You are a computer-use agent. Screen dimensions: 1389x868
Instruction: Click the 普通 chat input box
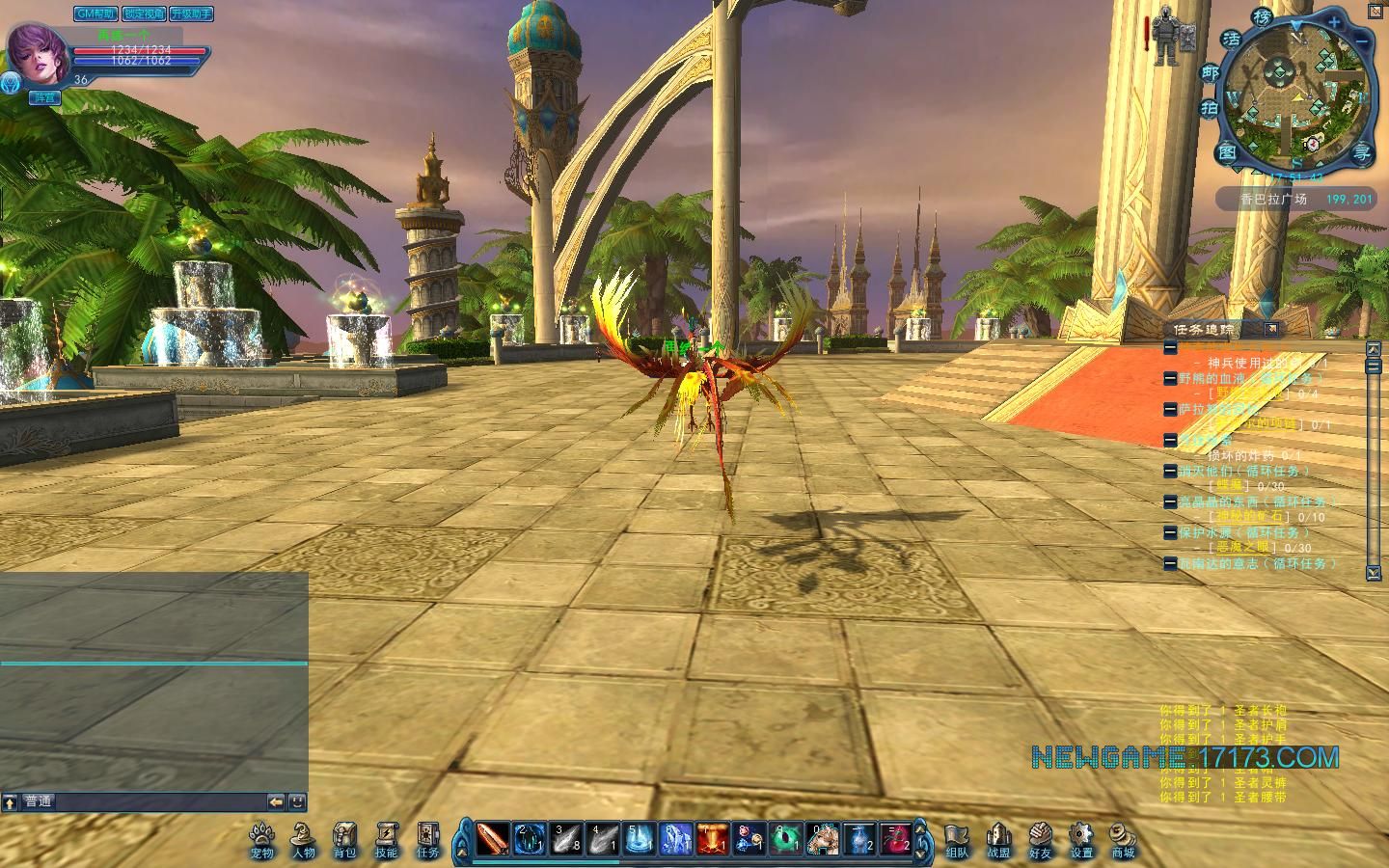(x=145, y=801)
